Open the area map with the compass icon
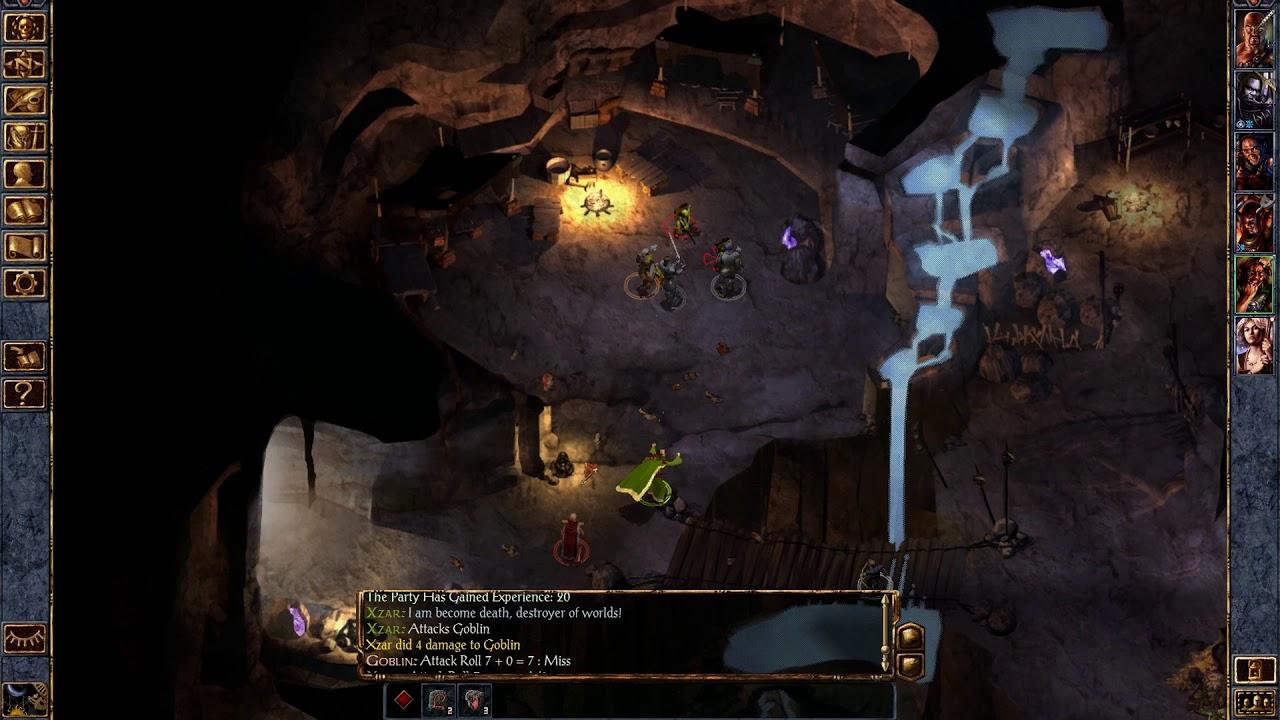The height and width of the screenshot is (720, 1280). pyautogui.click(x=24, y=64)
